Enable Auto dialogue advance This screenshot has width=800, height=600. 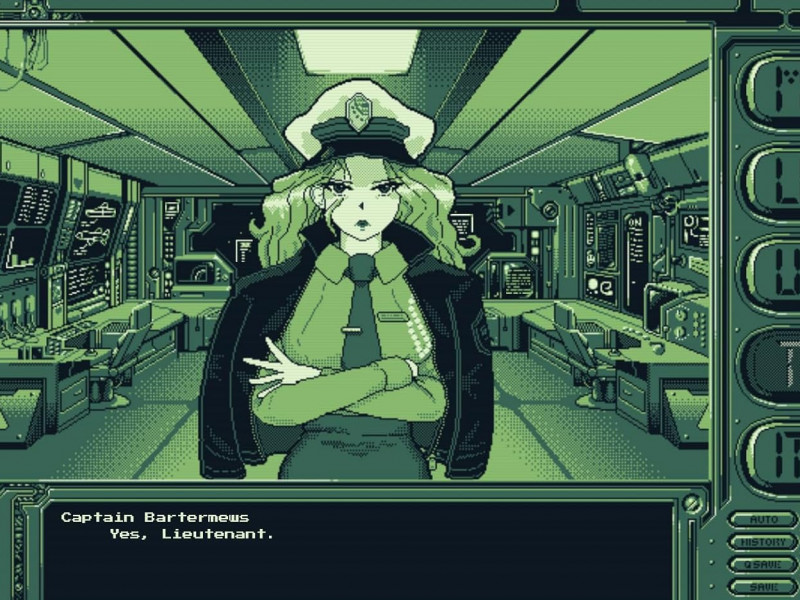[763, 520]
